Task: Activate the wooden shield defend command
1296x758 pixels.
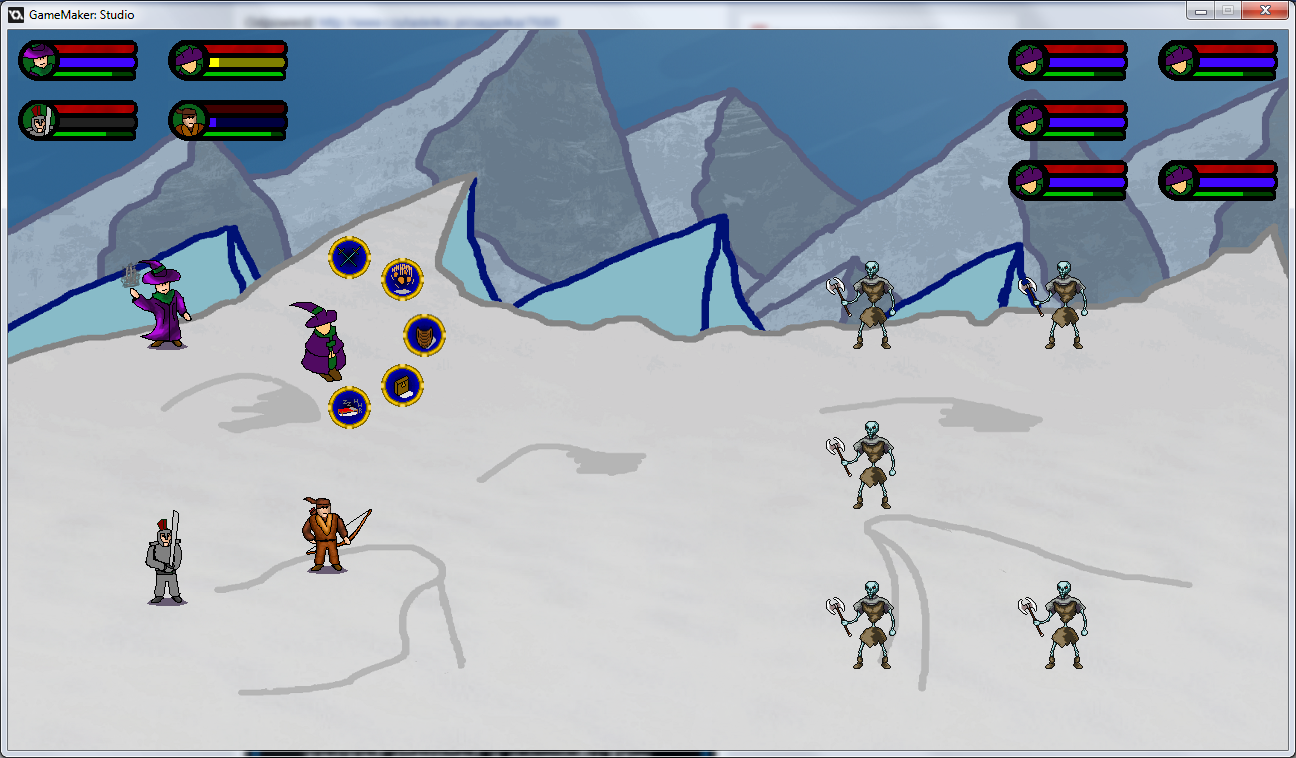Action: (424, 334)
